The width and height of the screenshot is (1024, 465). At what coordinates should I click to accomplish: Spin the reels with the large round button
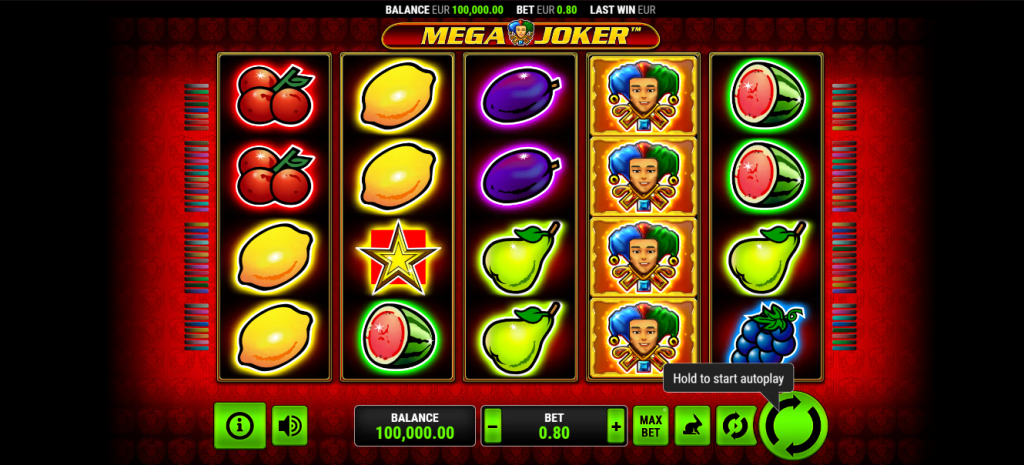click(793, 426)
